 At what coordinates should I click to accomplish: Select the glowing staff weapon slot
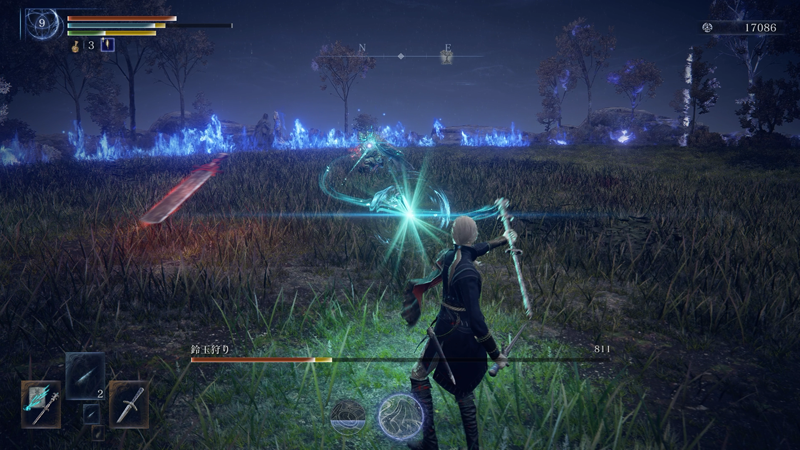(41, 403)
